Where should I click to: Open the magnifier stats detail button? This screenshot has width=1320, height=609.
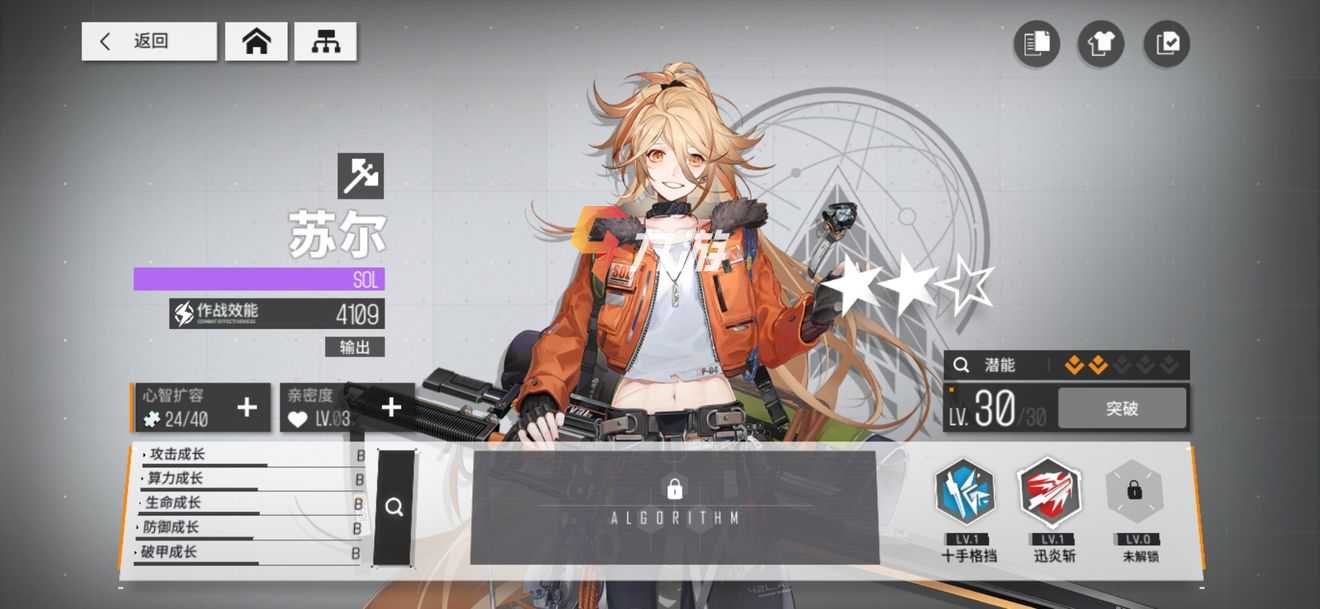coord(394,507)
